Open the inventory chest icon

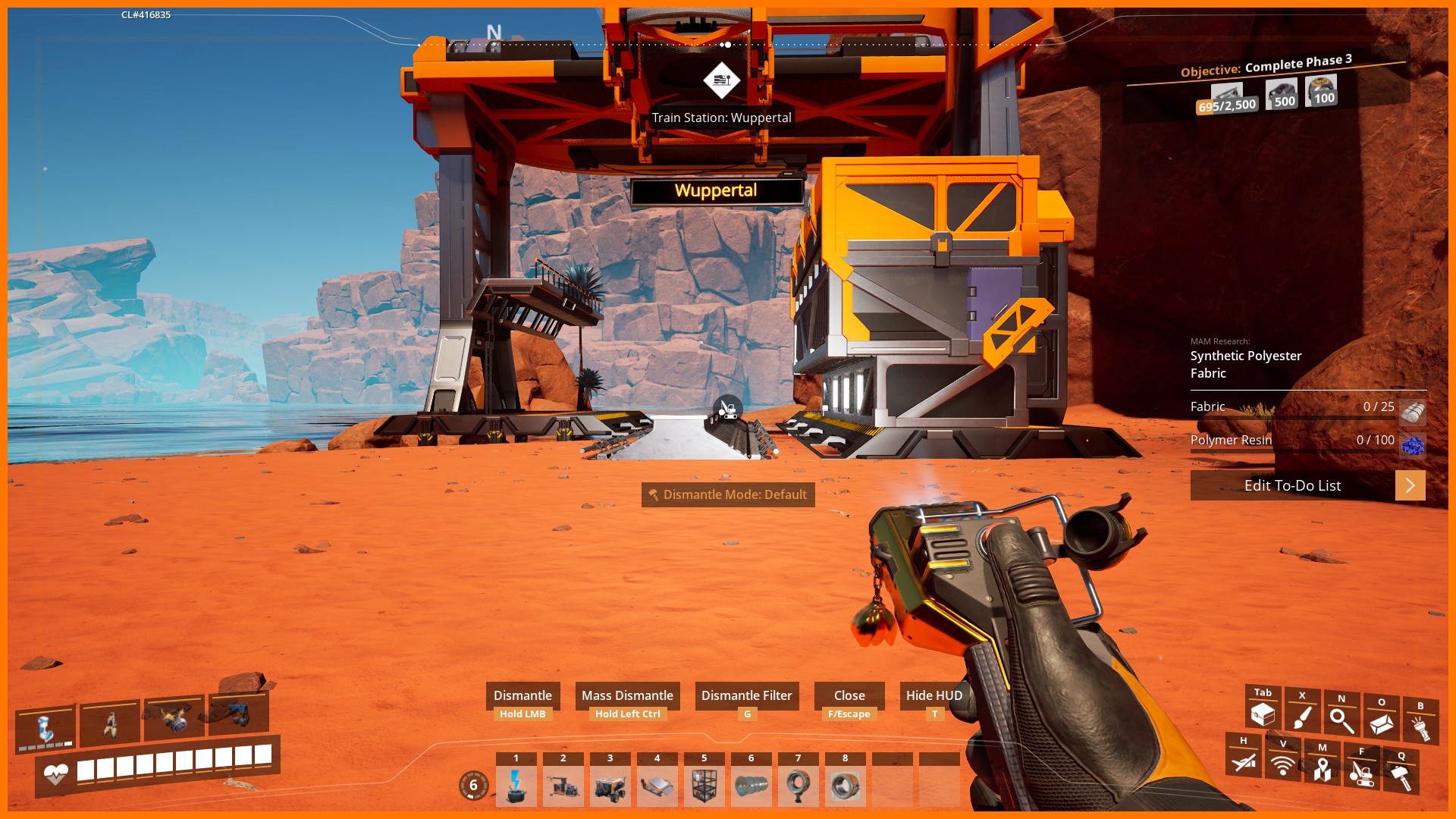[1263, 714]
